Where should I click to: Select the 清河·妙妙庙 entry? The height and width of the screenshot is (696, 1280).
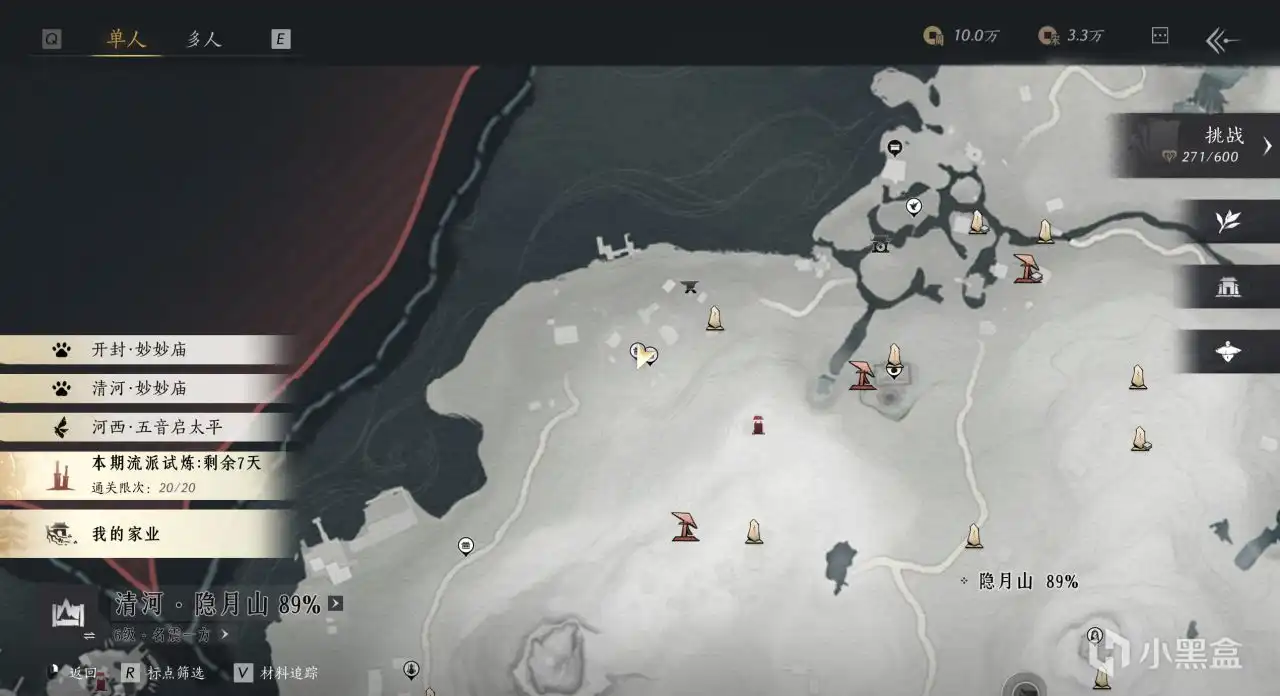(x=139, y=388)
